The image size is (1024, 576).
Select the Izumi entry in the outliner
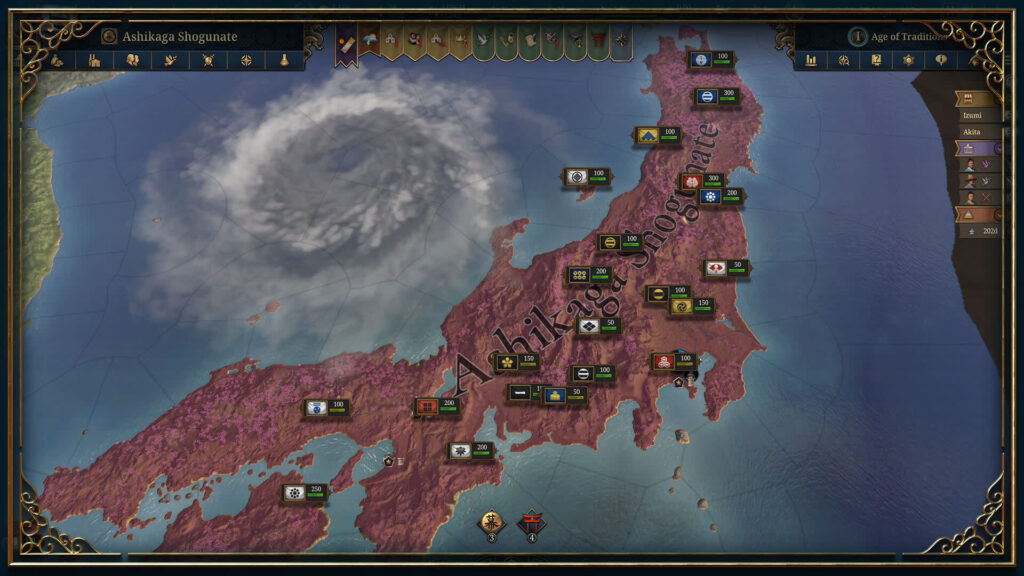[975, 115]
